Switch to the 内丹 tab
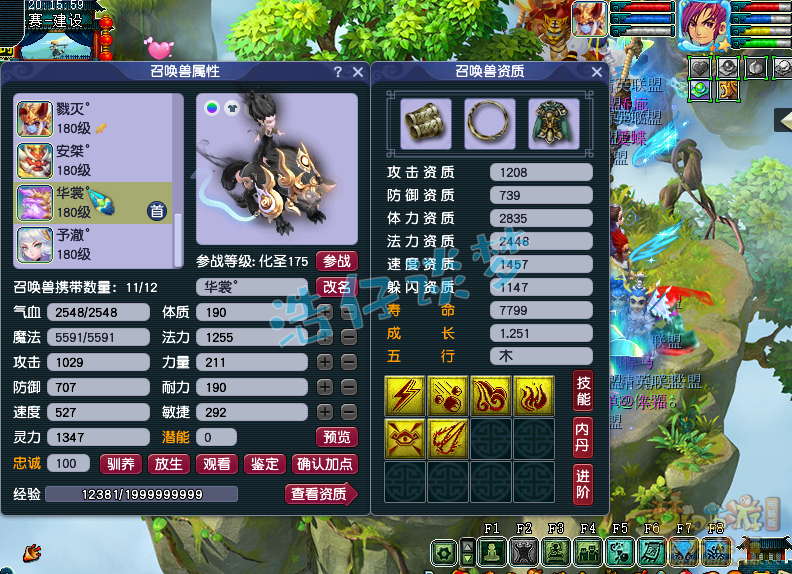The height and width of the screenshot is (574, 792). tap(584, 437)
